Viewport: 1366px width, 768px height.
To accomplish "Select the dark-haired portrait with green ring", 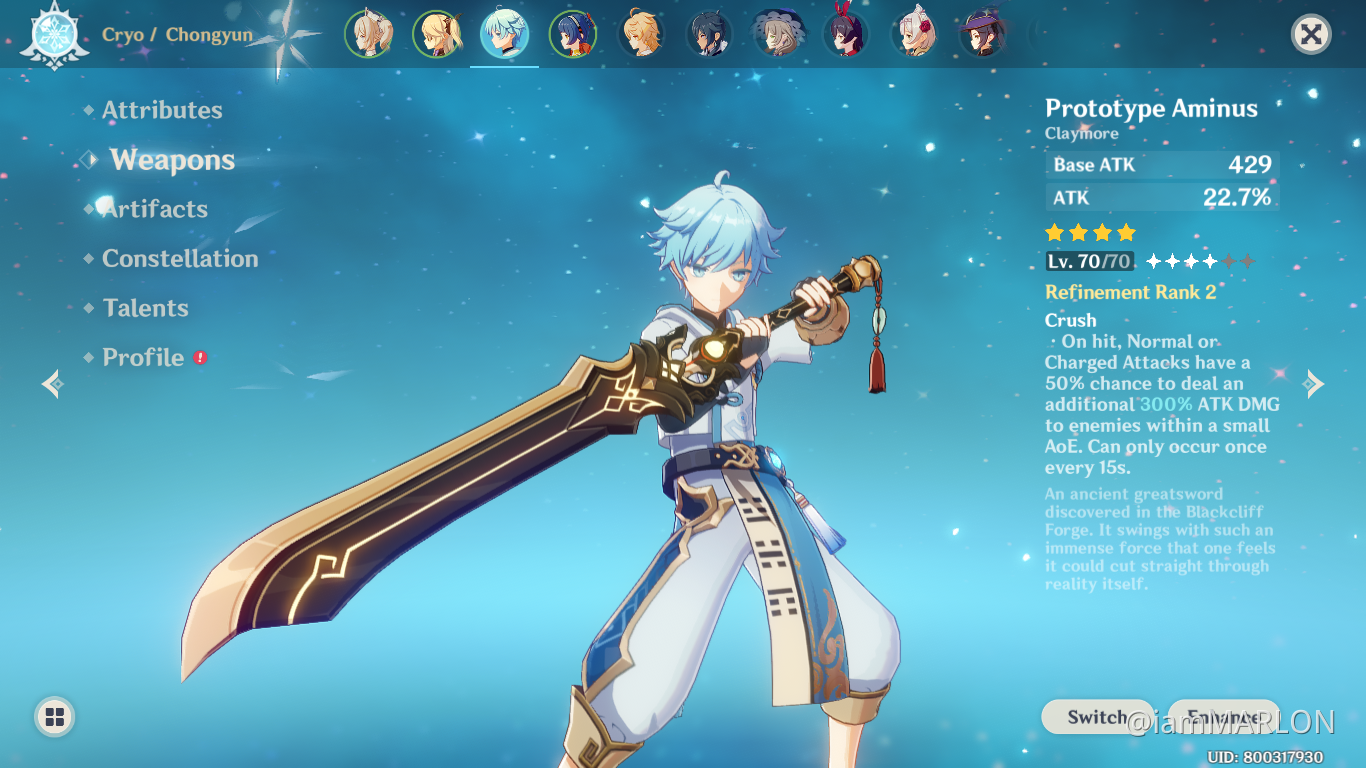I will pyautogui.click(x=573, y=33).
